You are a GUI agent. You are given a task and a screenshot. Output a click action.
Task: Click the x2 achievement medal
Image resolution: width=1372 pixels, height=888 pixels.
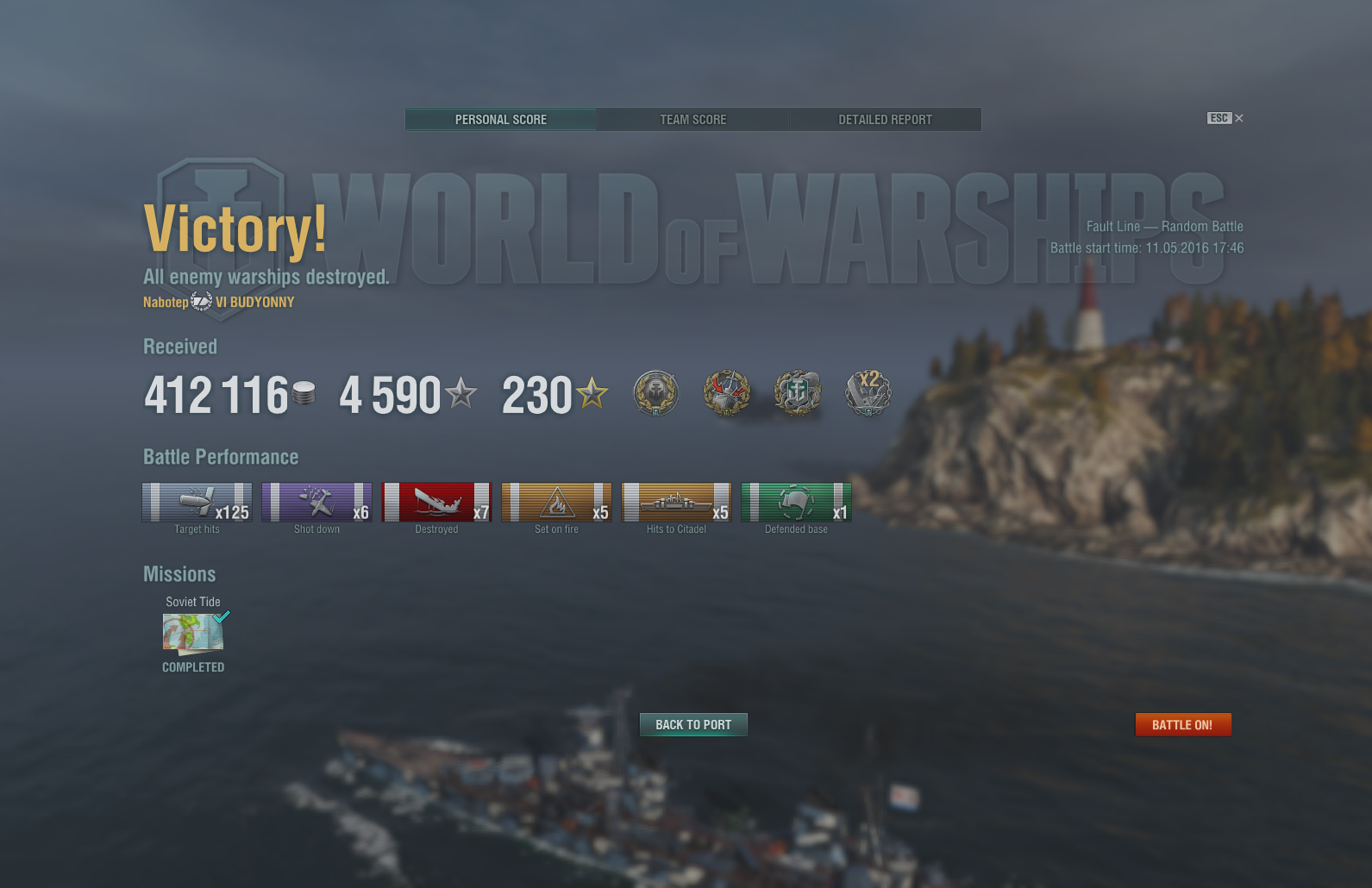(x=868, y=393)
